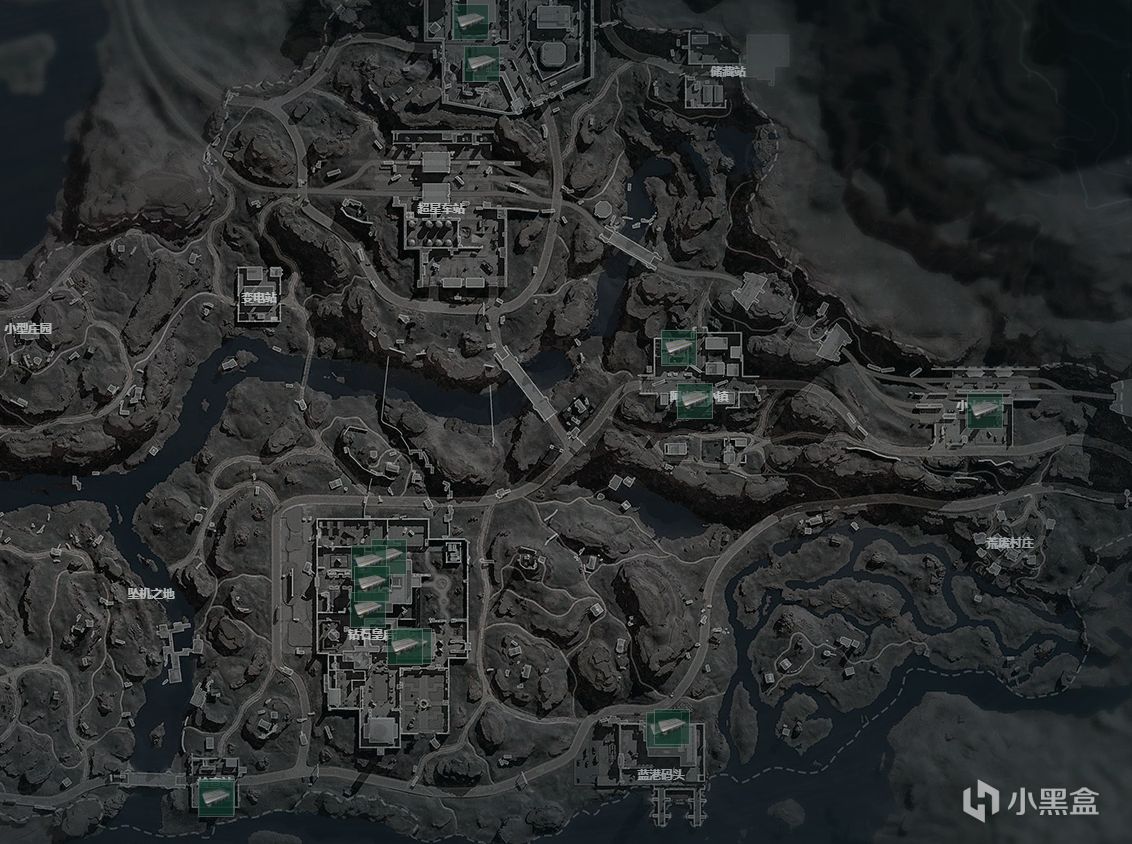
Task: Select the green loot marker at 蓝港码头
Action: pyautogui.click(x=666, y=728)
